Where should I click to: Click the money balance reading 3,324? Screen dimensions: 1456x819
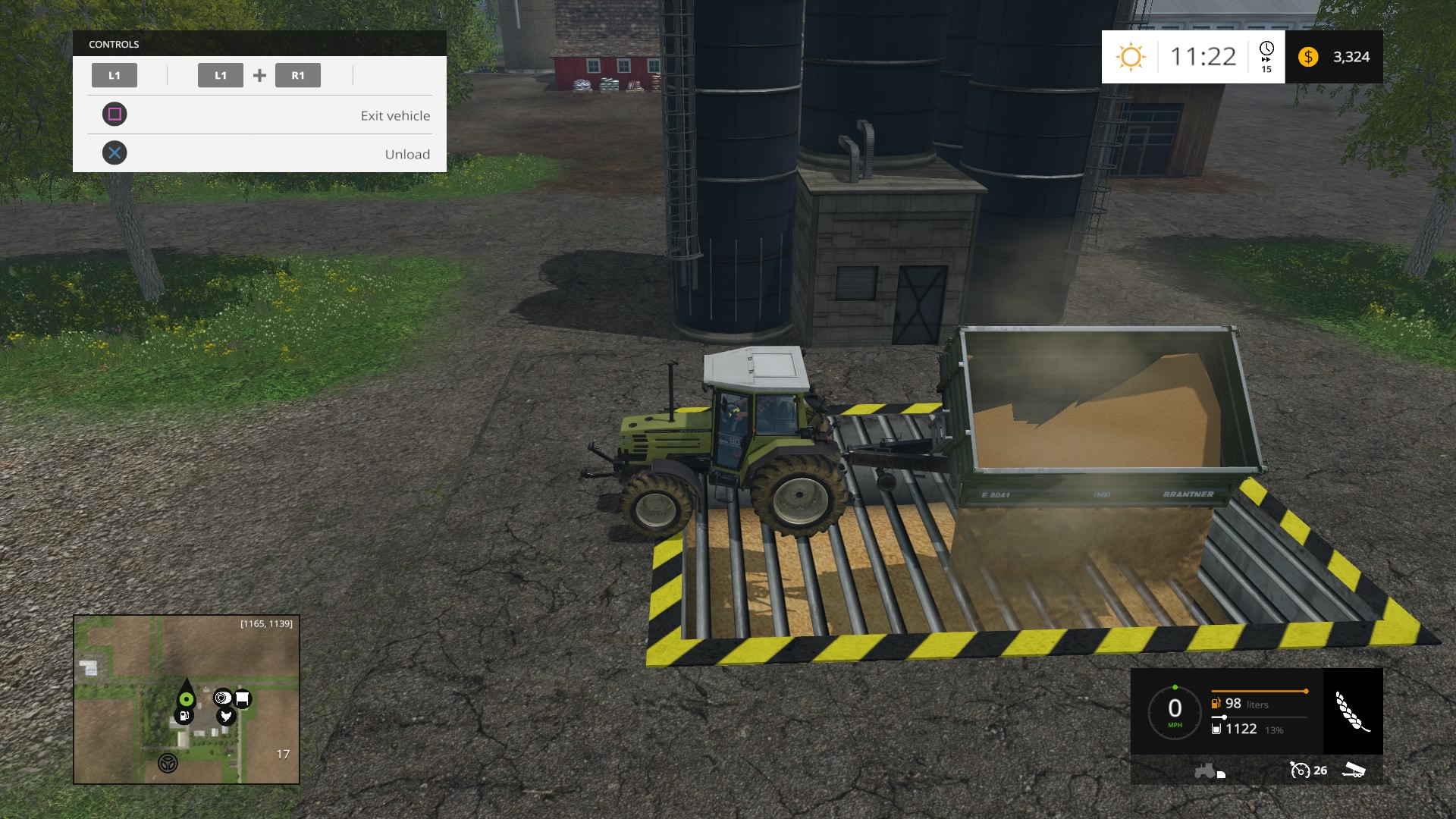point(1352,56)
